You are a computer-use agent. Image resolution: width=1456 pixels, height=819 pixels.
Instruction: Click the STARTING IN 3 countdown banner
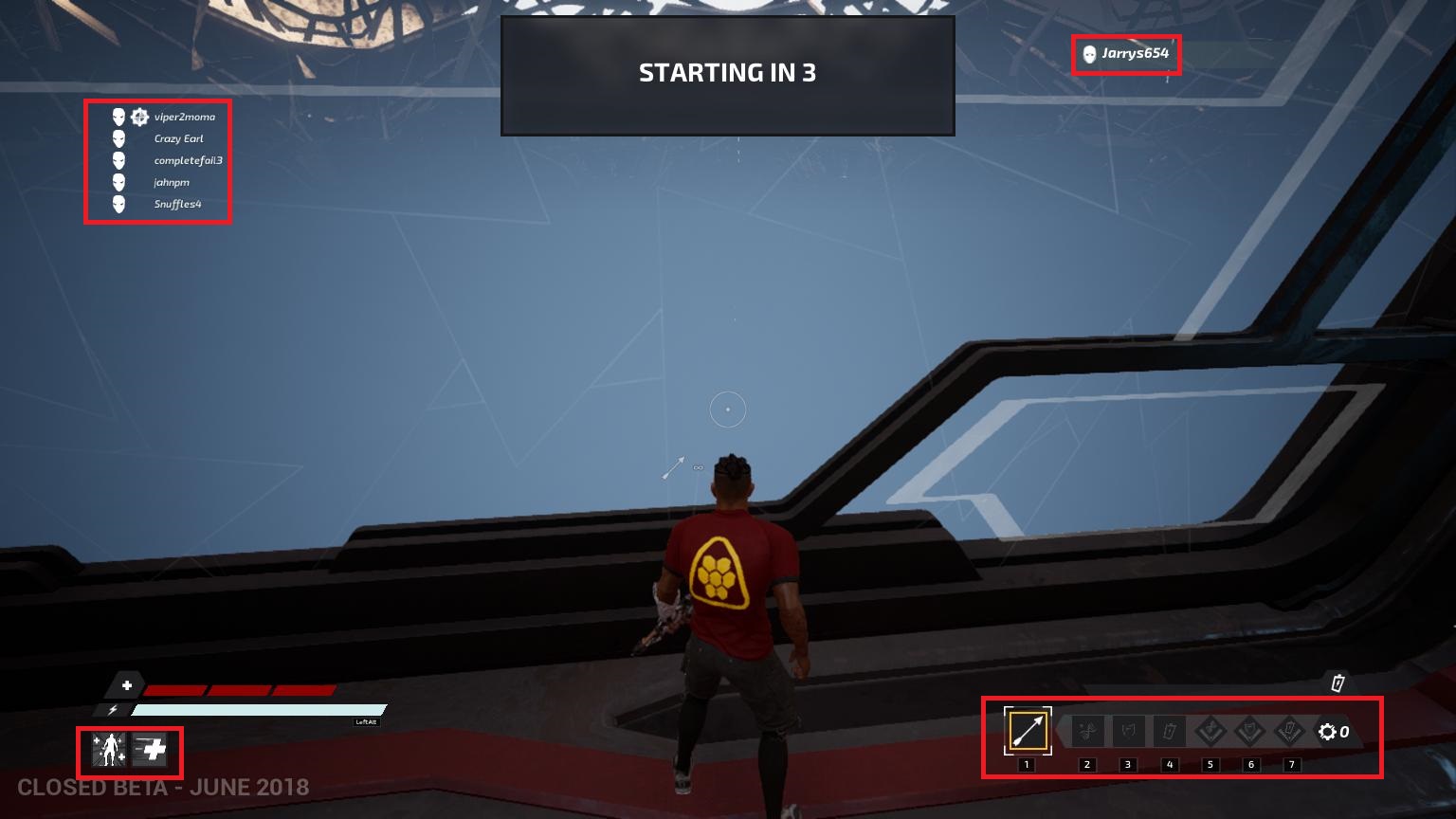(728, 73)
